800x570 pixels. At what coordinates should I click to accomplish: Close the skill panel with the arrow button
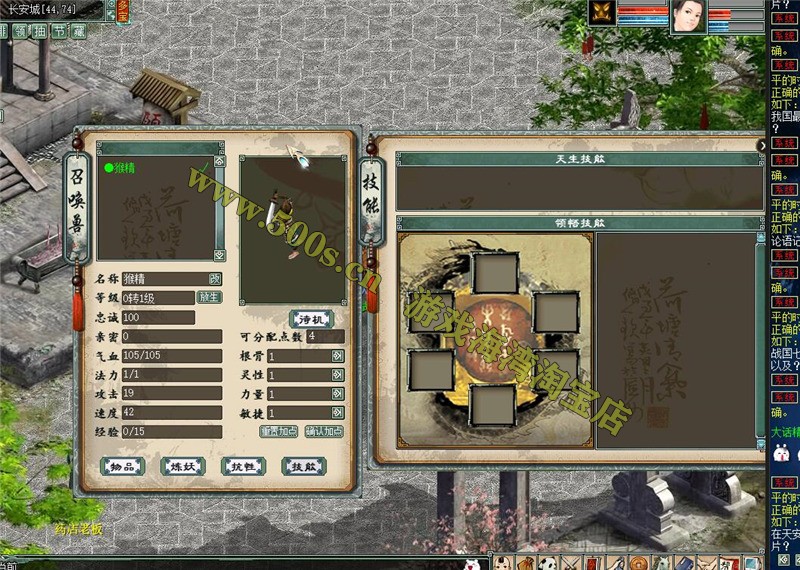point(762,146)
